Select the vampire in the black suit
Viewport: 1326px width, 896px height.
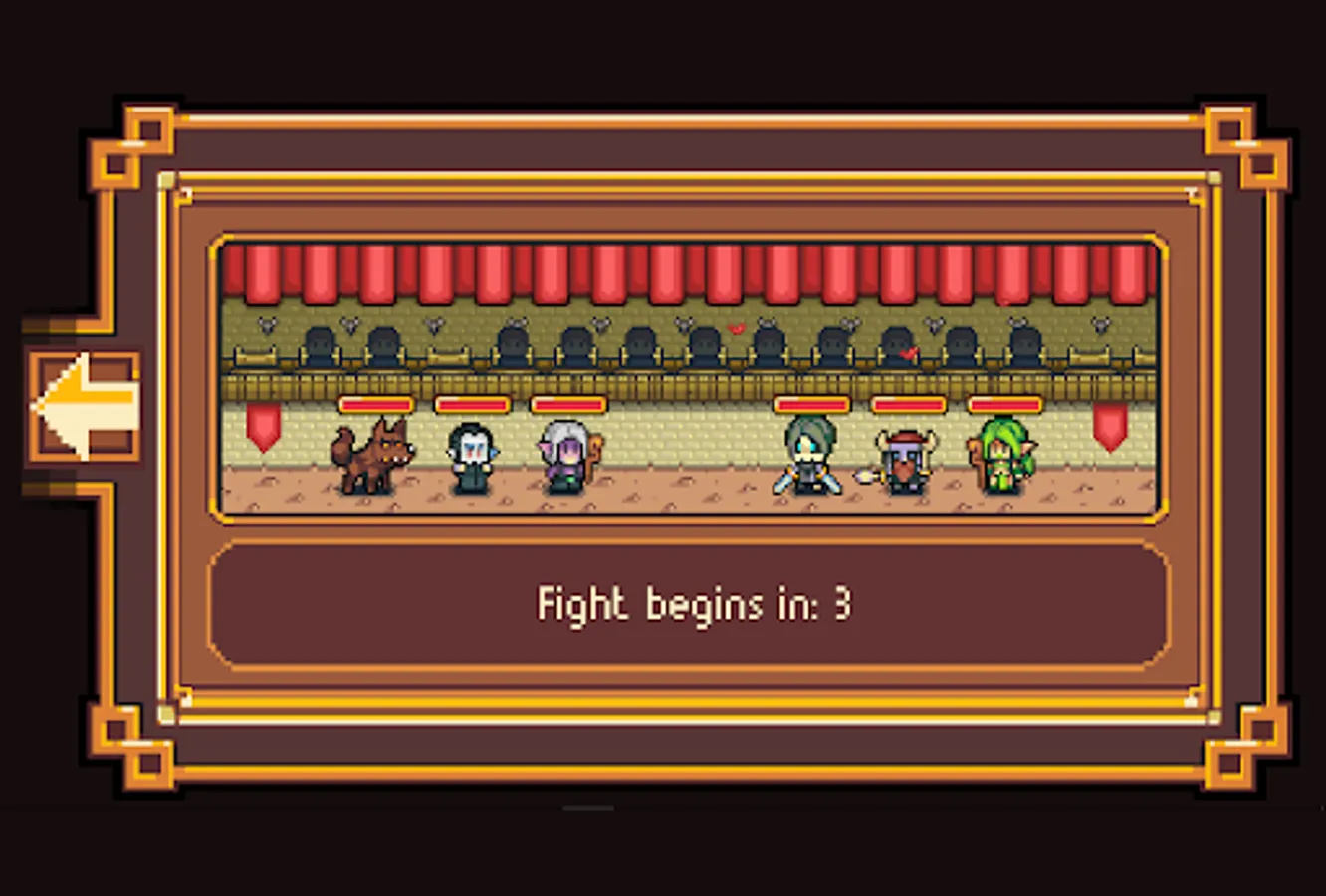coord(472,458)
